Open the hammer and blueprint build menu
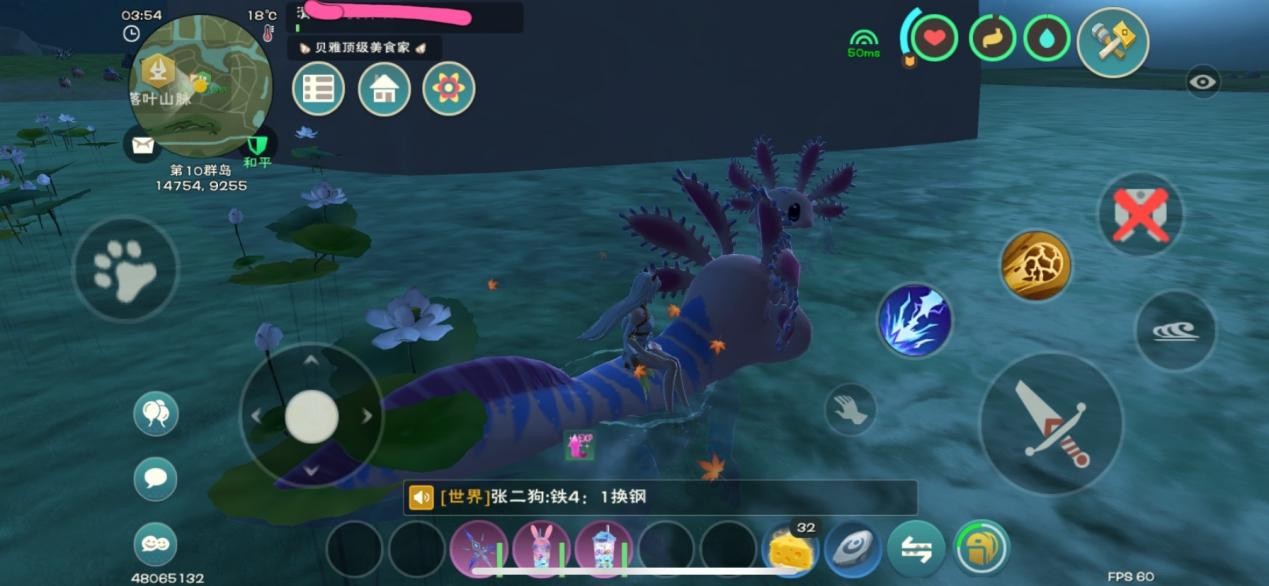 point(1112,42)
